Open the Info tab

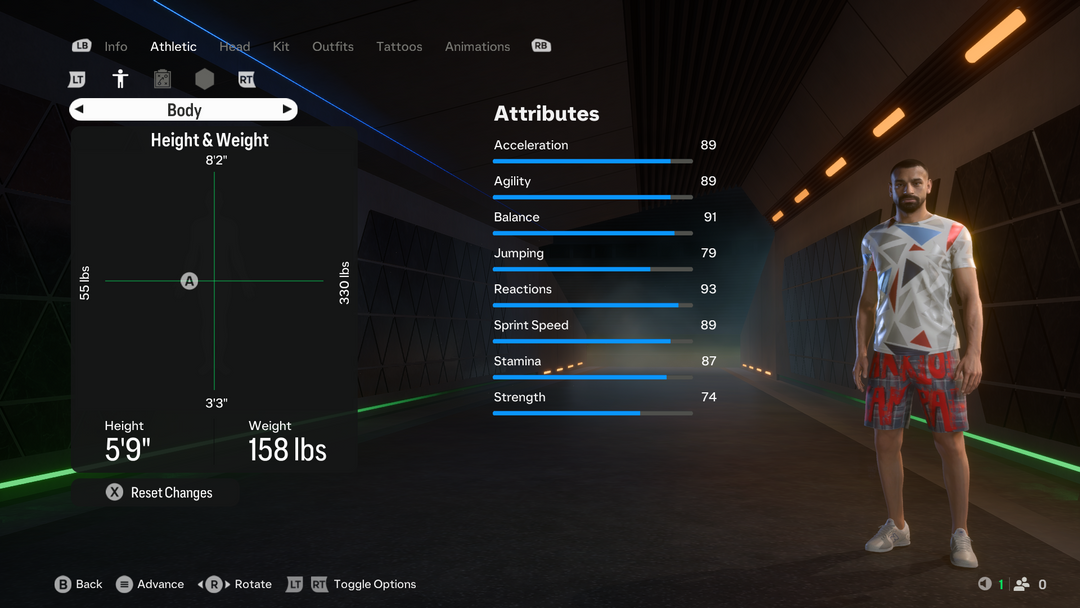116,47
